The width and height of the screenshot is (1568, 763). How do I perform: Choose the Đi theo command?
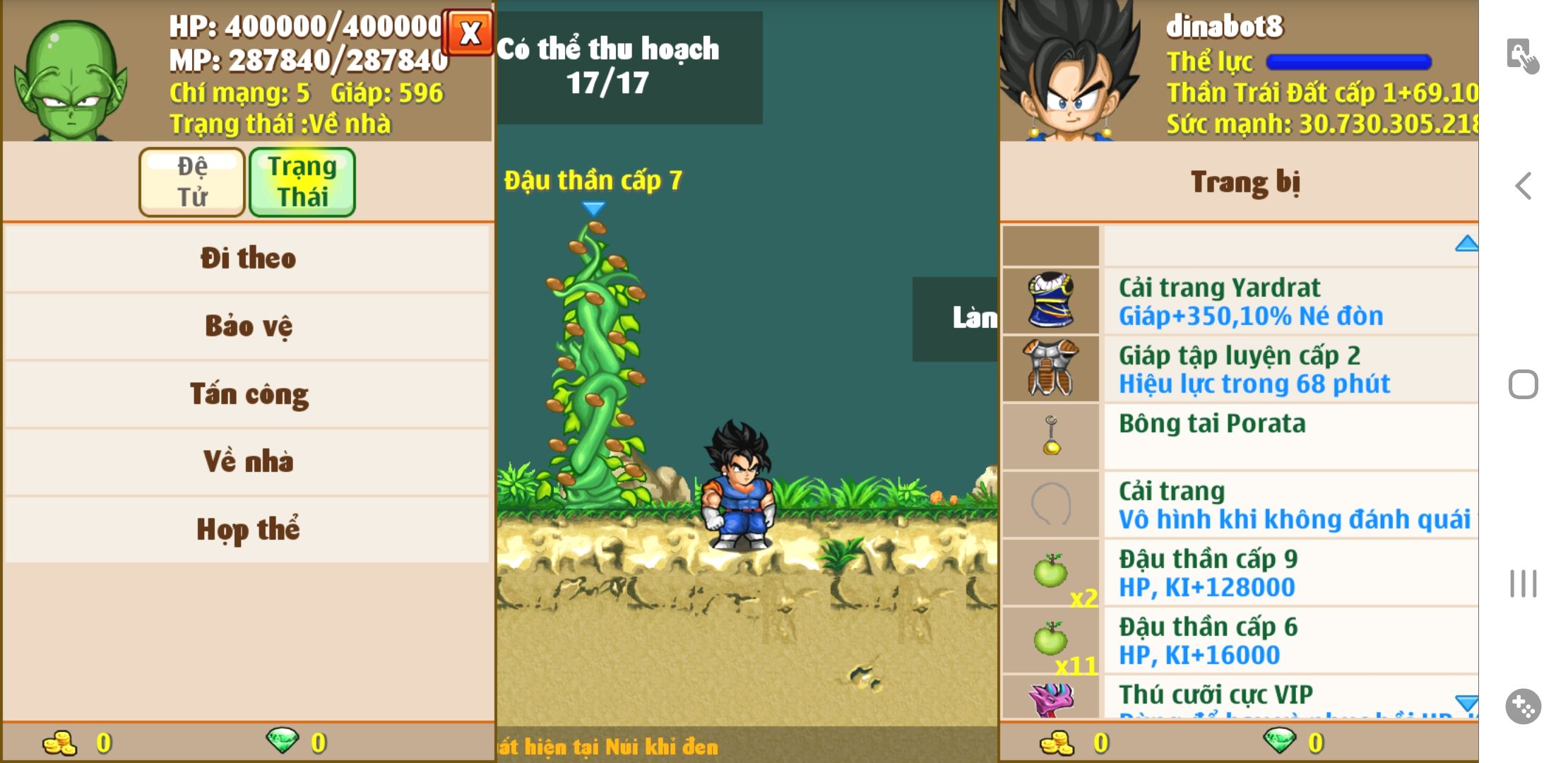[x=247, y=258]
